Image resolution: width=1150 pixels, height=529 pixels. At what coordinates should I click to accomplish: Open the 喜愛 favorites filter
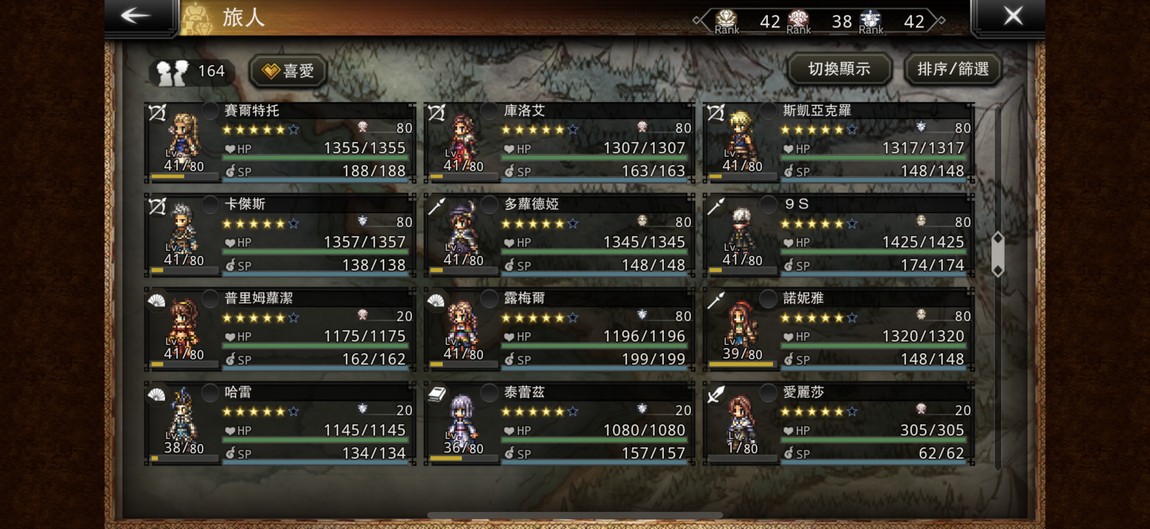point(288,71)
